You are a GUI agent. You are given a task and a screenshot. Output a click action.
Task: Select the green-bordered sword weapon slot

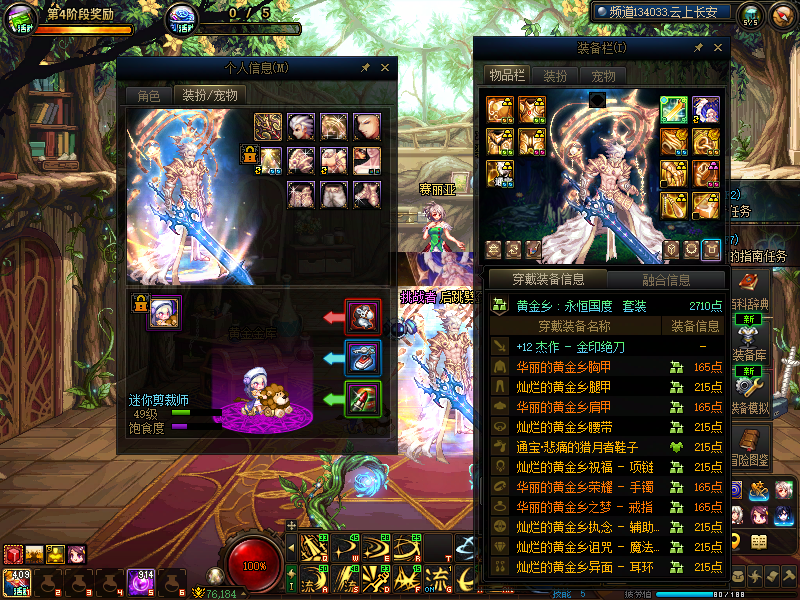click(x=674, y=108)
